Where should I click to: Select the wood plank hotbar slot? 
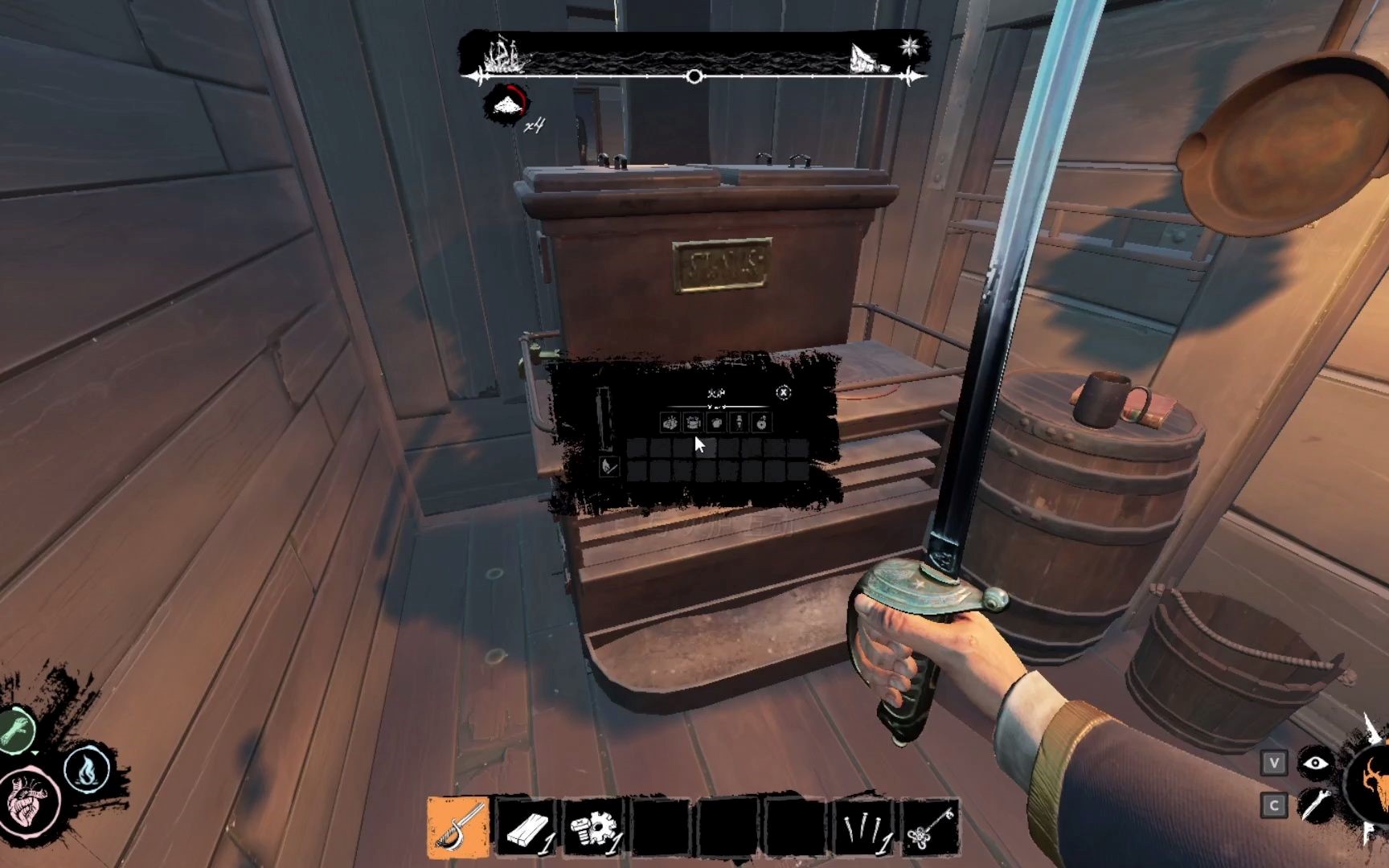tap(527, 826)
